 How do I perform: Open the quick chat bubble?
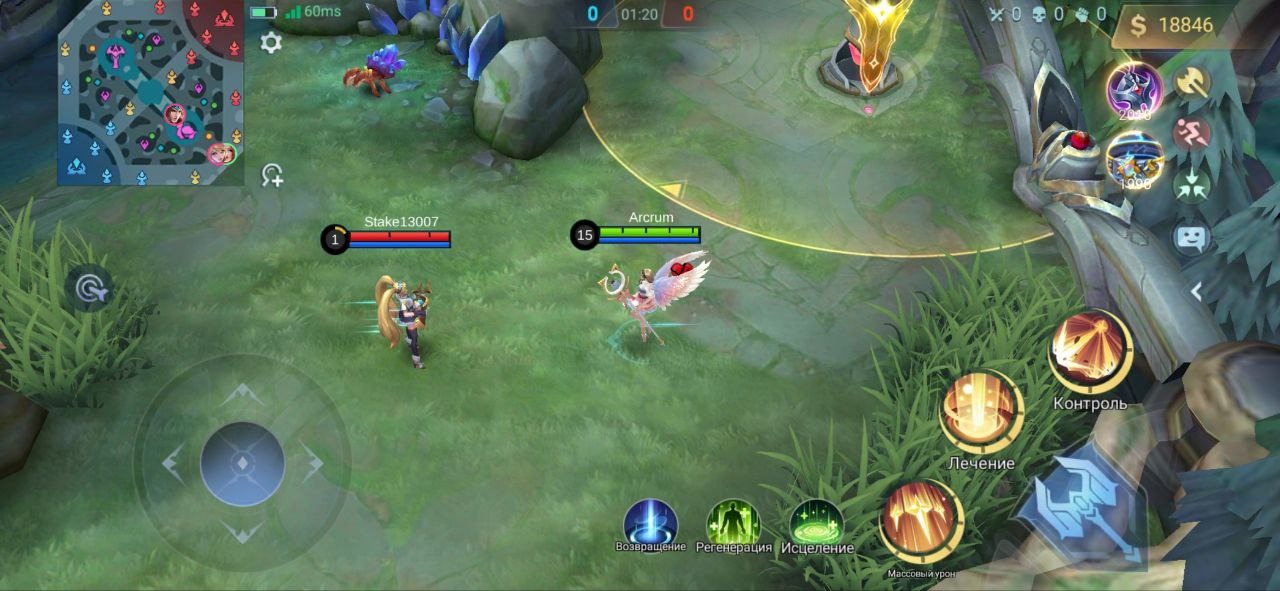tap(1192, 237)
